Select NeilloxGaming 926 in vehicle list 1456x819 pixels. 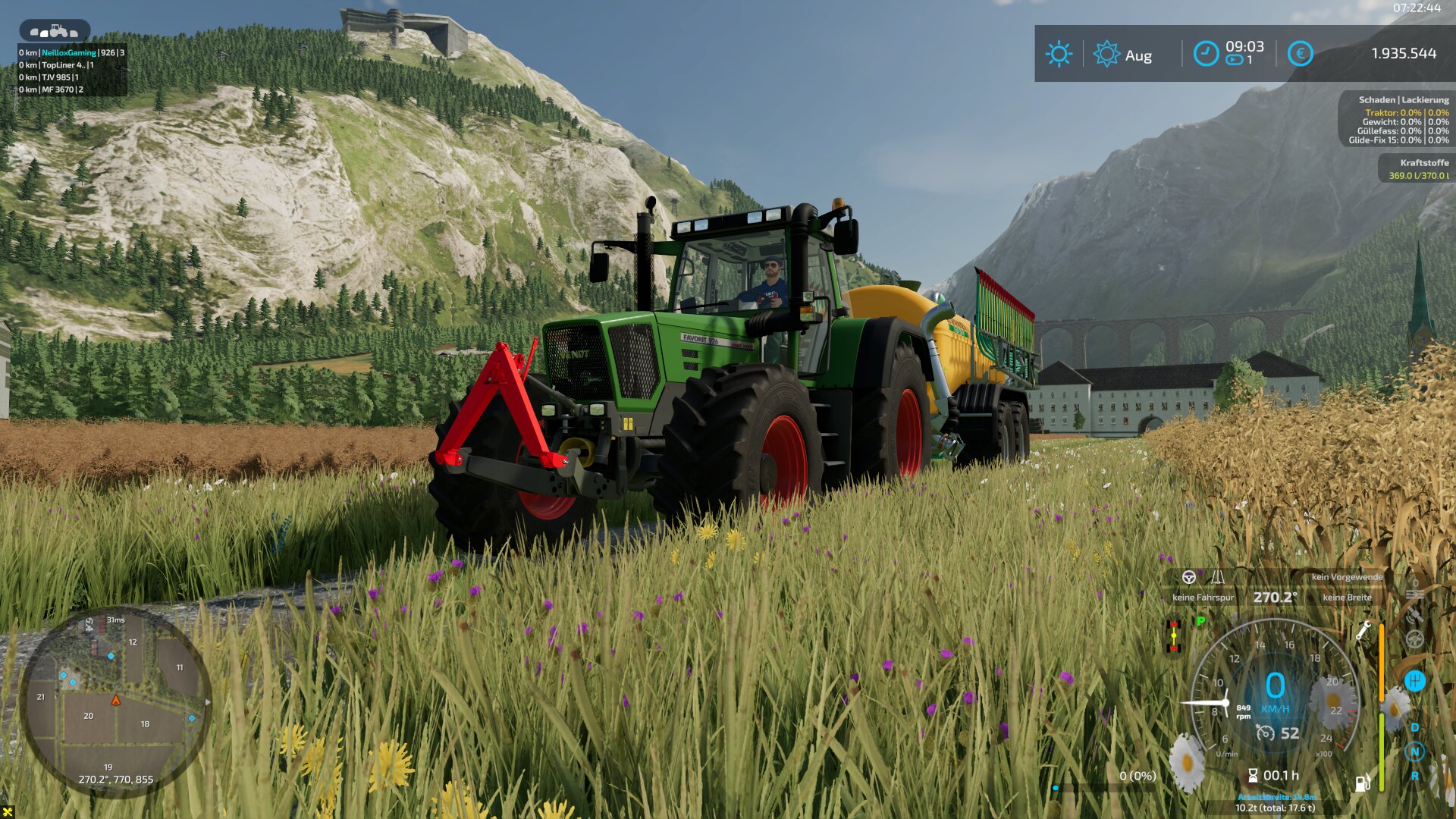(x=71, y=52)
